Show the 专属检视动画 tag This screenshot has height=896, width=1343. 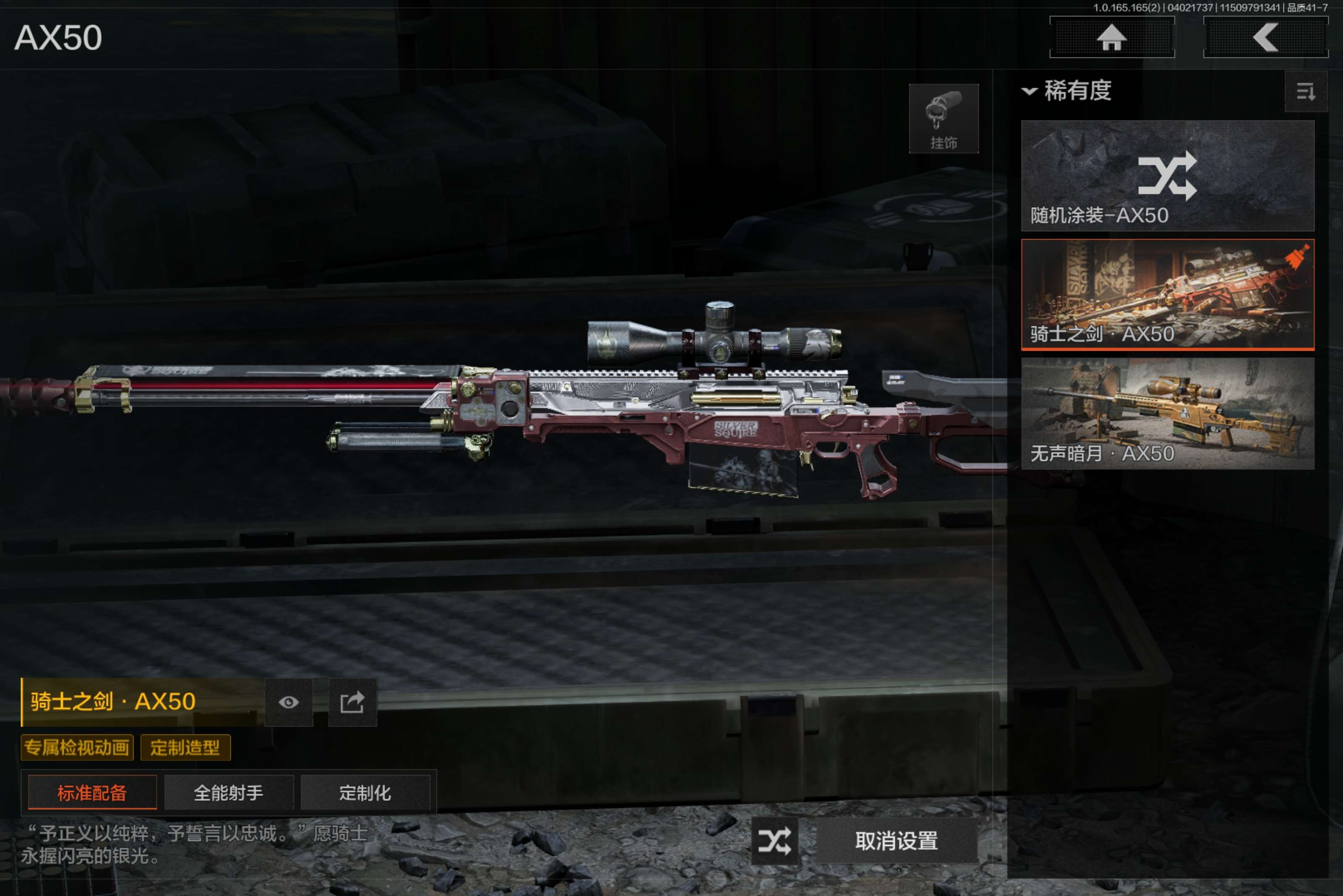(x=77, y=748)
